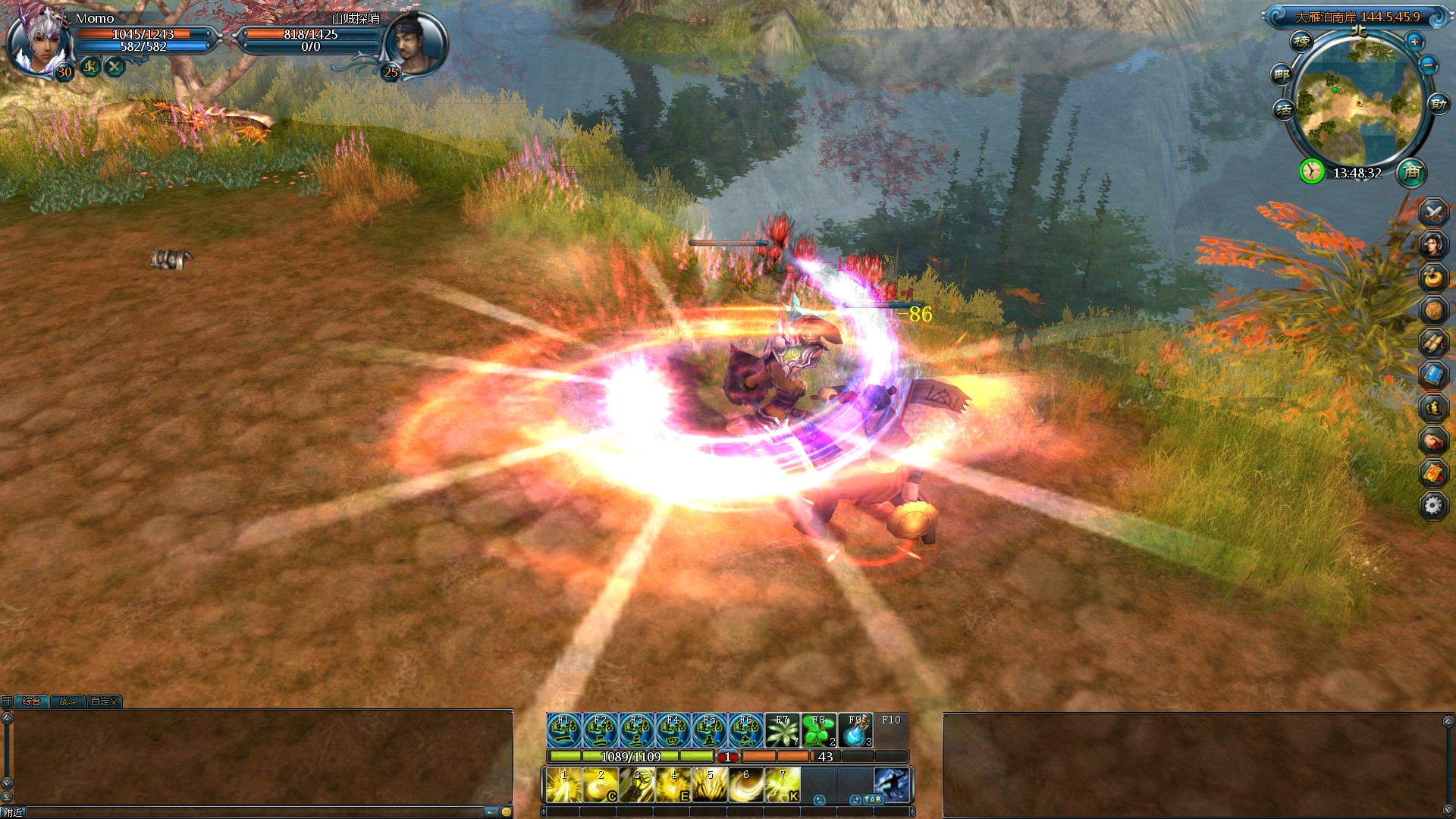Zoom in the minimap with plus button
1456x819 pixels.
tap(1414, 42)
